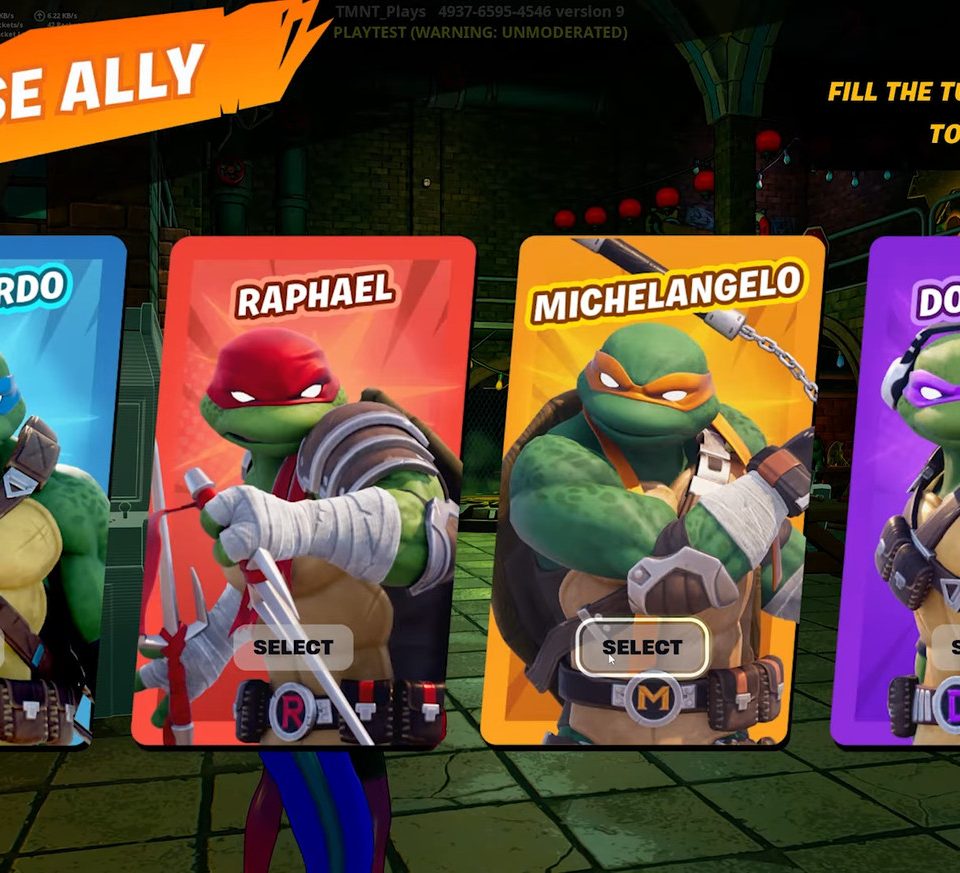This screenshot has height=873, width=960.
Task: Pick the blue Leonardo ally card
Action: click(55, 450)
